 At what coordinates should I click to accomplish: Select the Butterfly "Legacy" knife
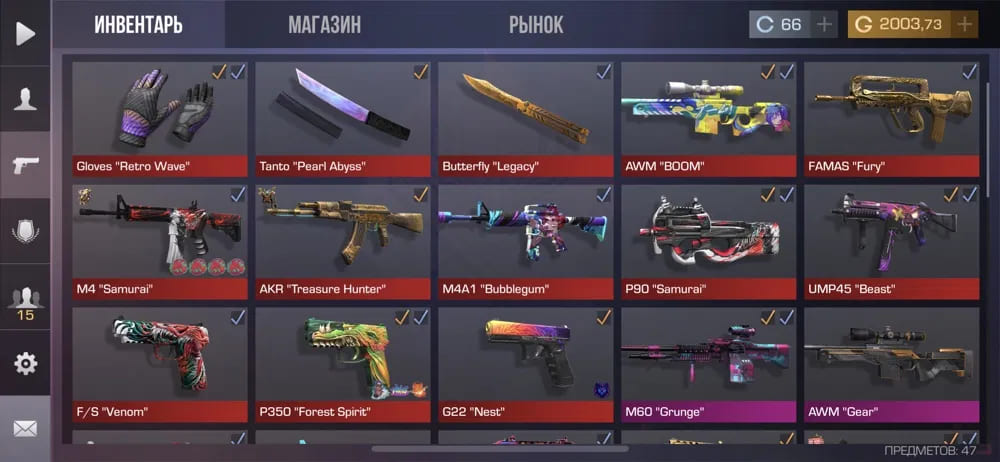coord(525,118)
